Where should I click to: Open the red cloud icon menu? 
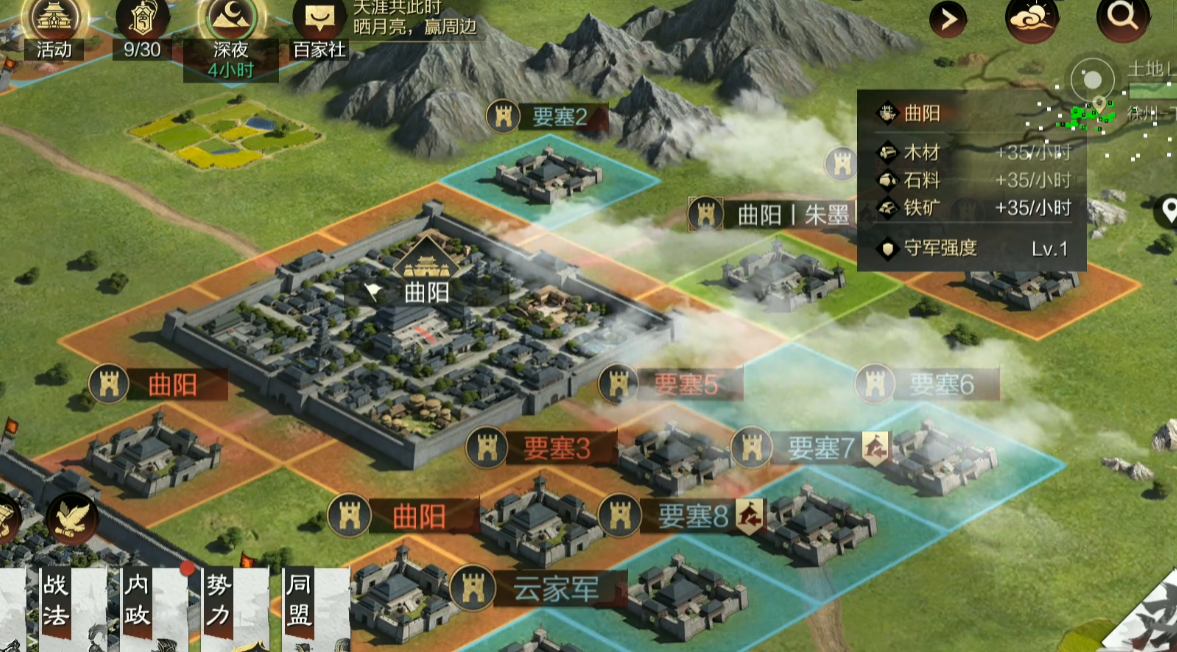coord(1031,18)
